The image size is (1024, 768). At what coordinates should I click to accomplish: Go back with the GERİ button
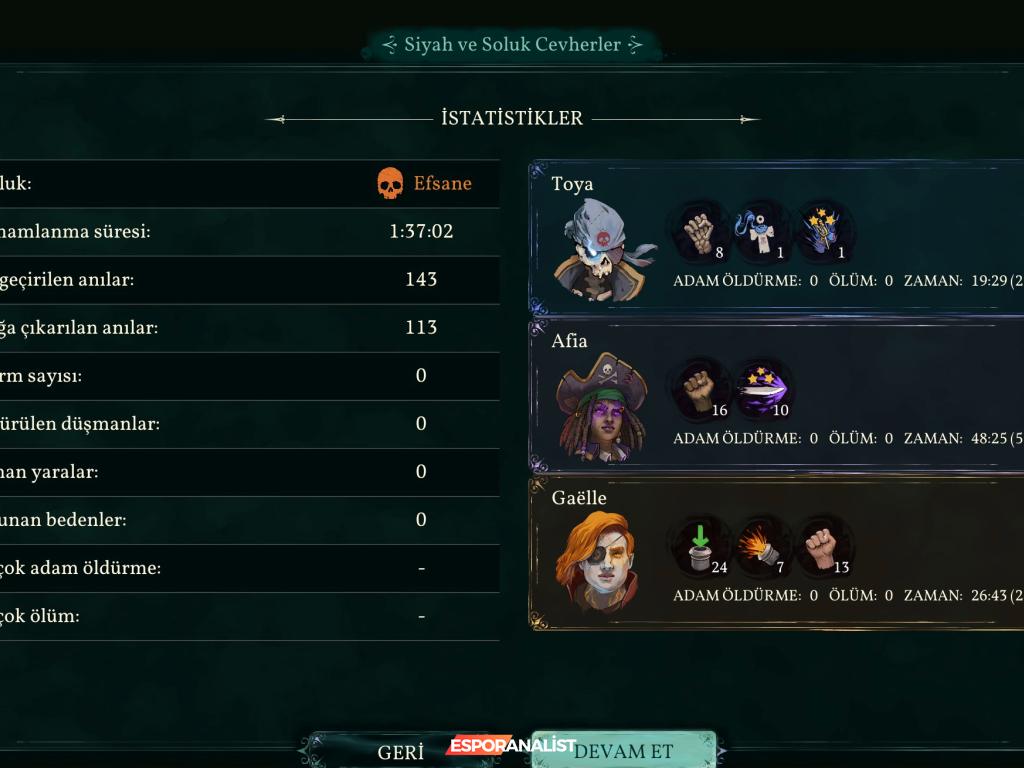[x=400, y=752]
